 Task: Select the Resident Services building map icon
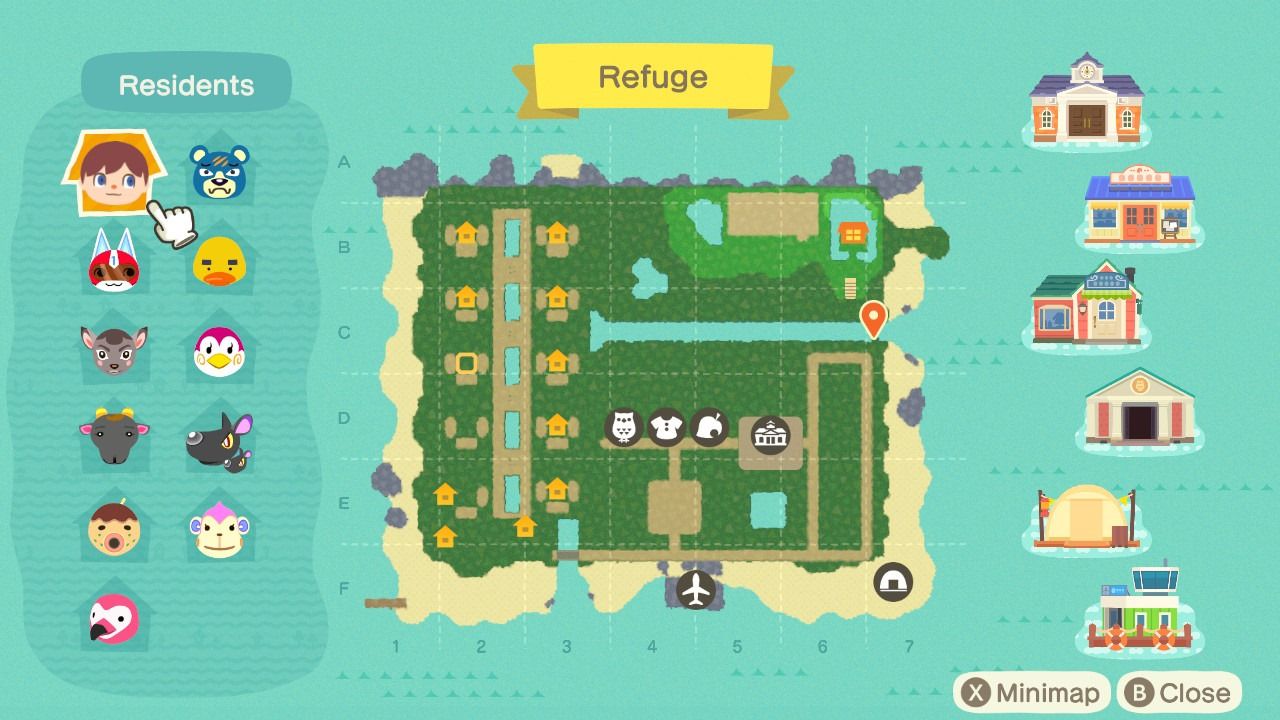(771, 436)
